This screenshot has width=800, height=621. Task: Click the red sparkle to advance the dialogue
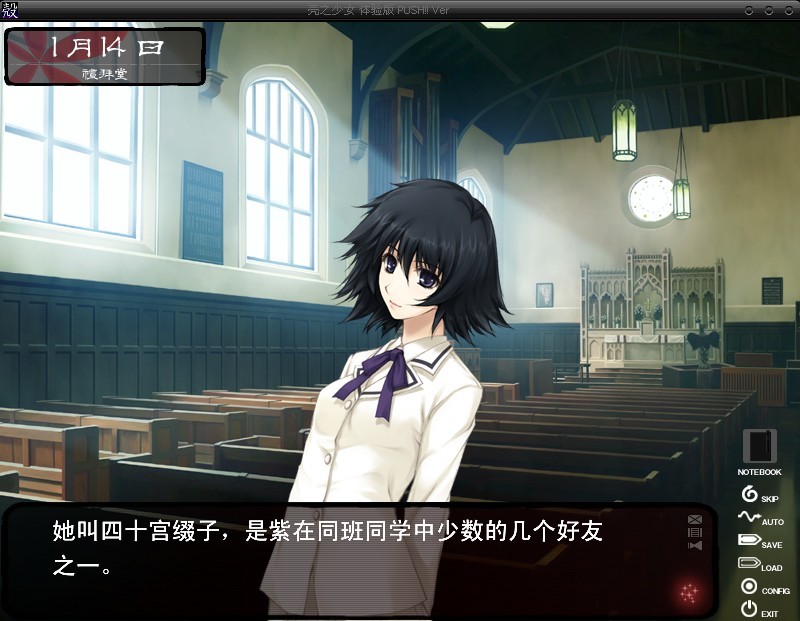click(x=688, y=591)
